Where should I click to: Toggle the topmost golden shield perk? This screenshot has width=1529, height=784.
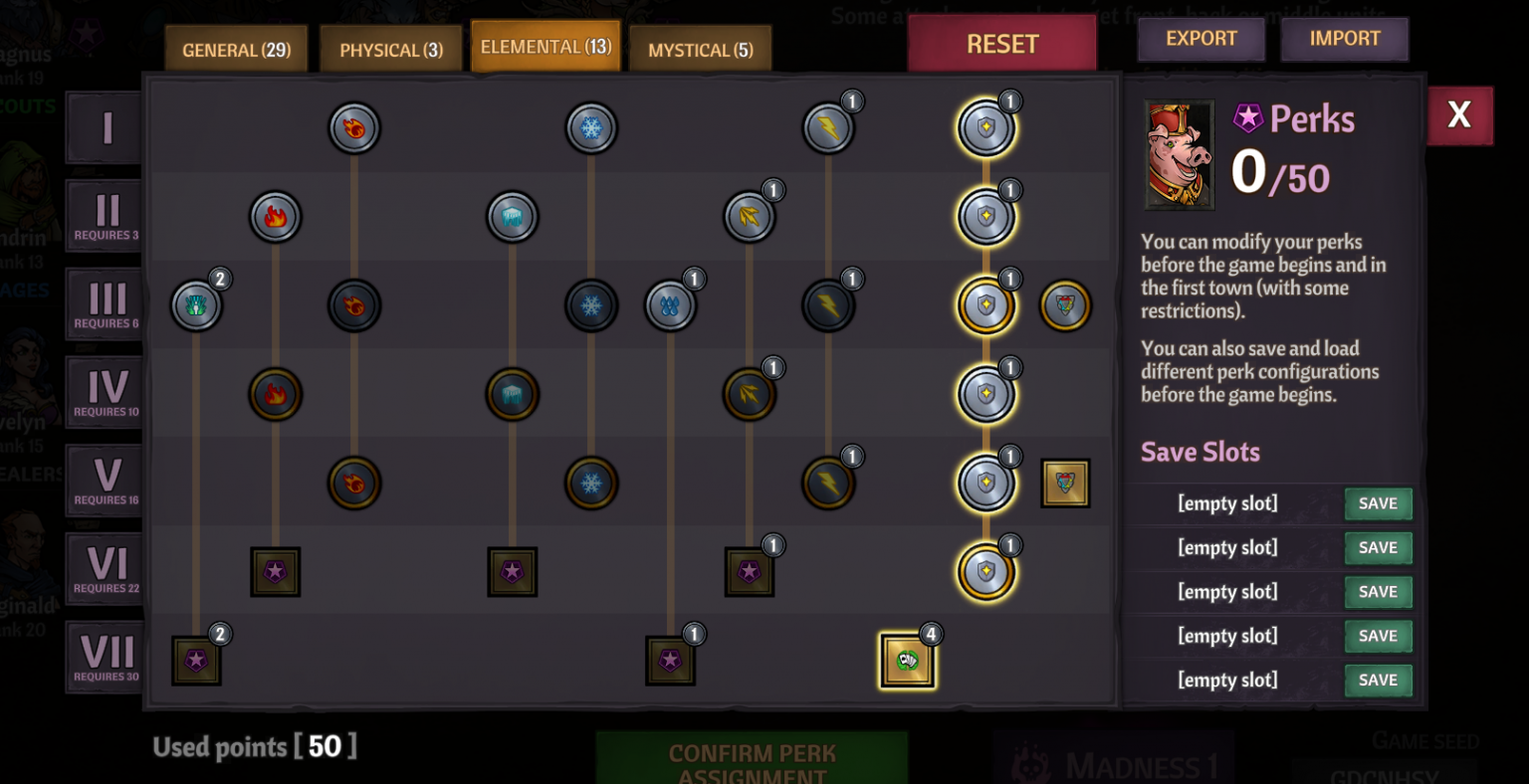[x=985, y=127]
